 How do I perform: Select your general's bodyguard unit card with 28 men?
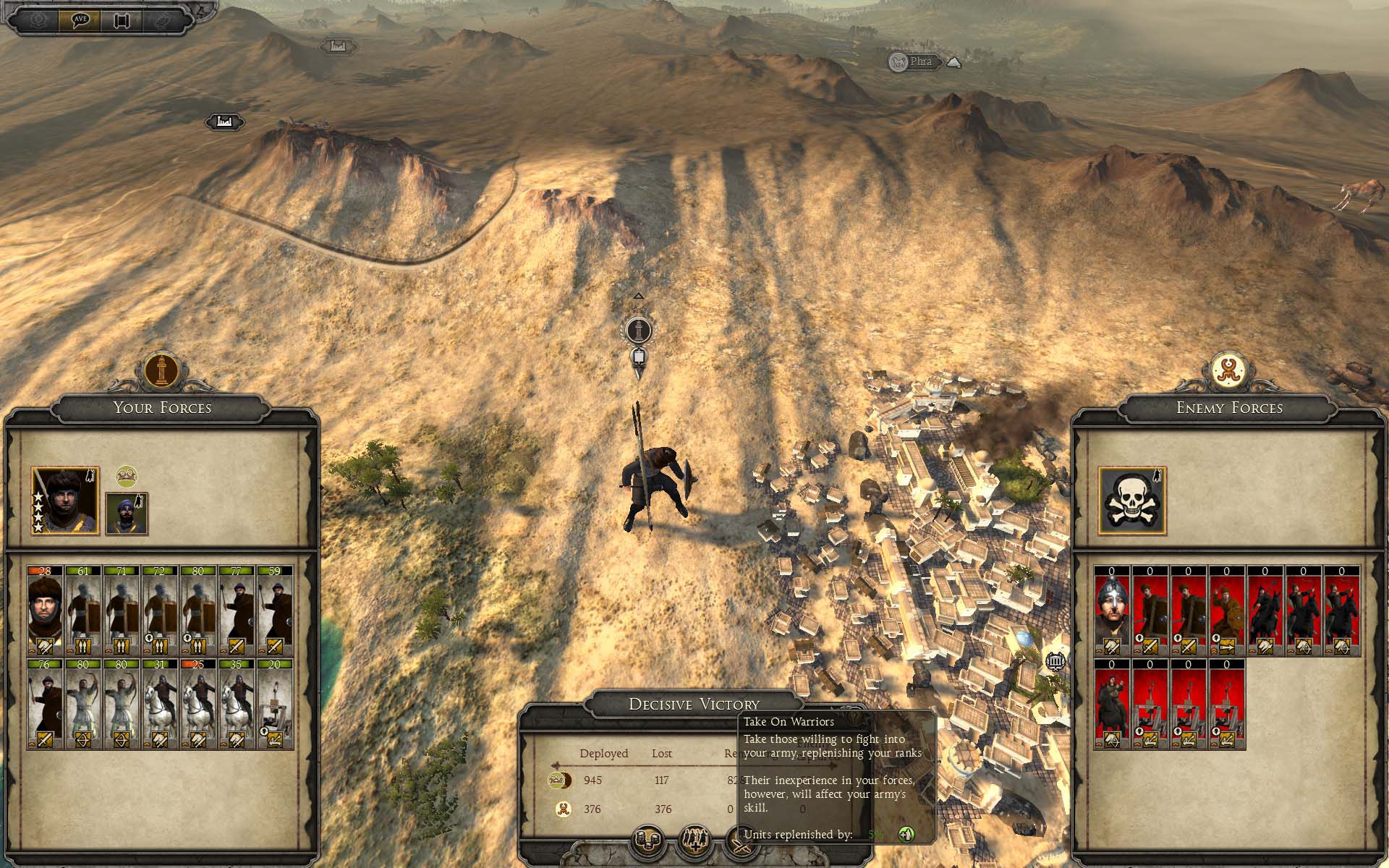(46, 610)
